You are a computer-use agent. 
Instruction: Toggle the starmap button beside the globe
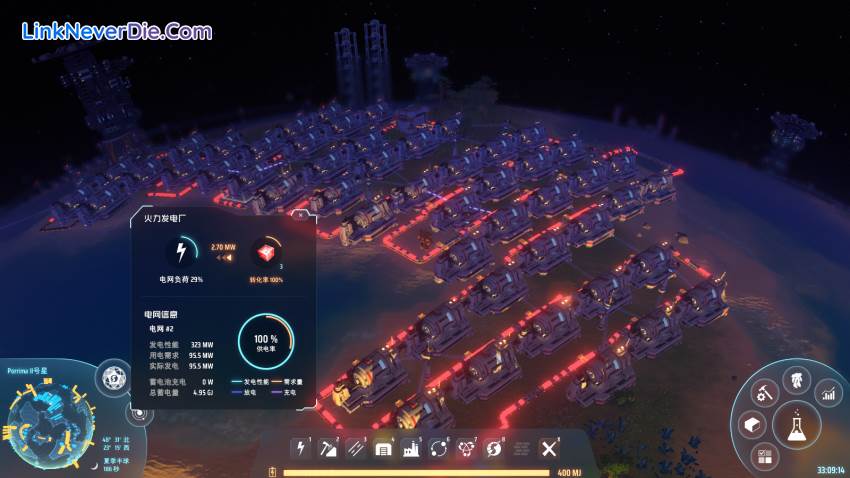point(137,413)
